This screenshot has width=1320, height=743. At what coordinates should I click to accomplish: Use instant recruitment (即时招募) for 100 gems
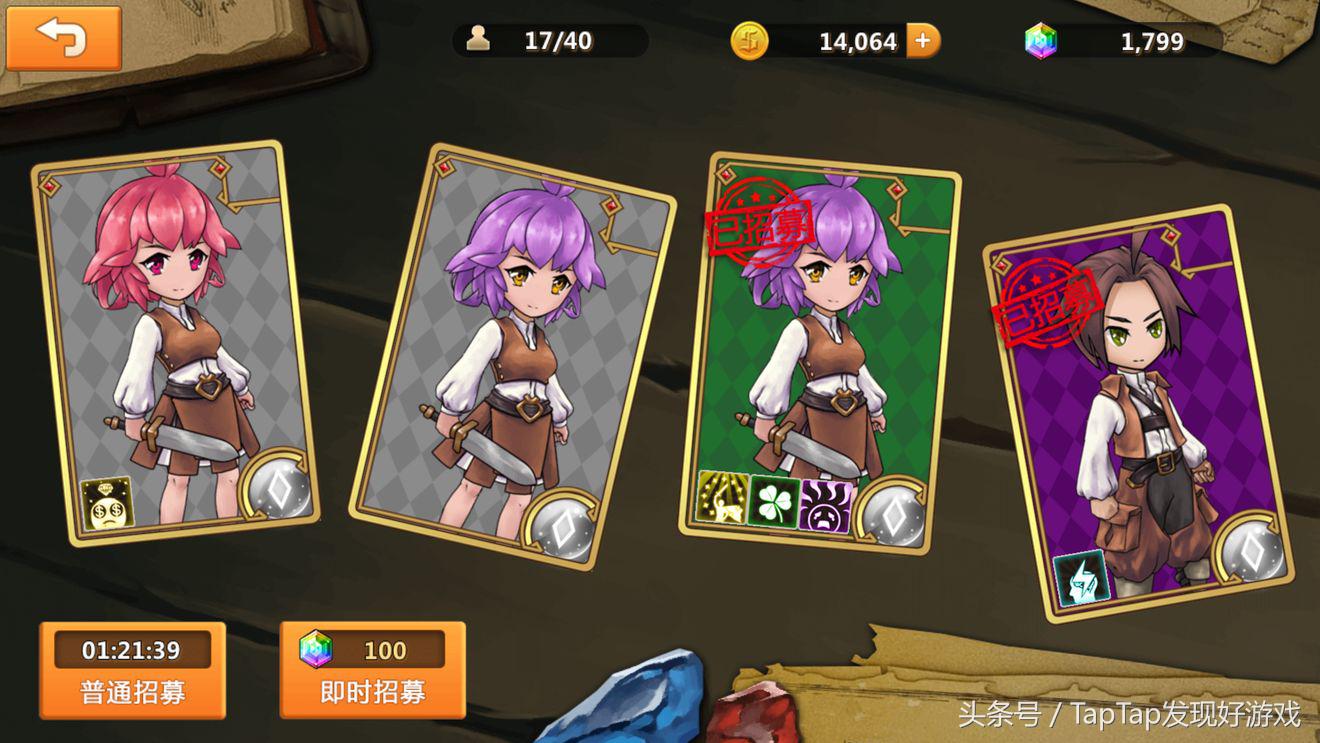coord(372,670)
